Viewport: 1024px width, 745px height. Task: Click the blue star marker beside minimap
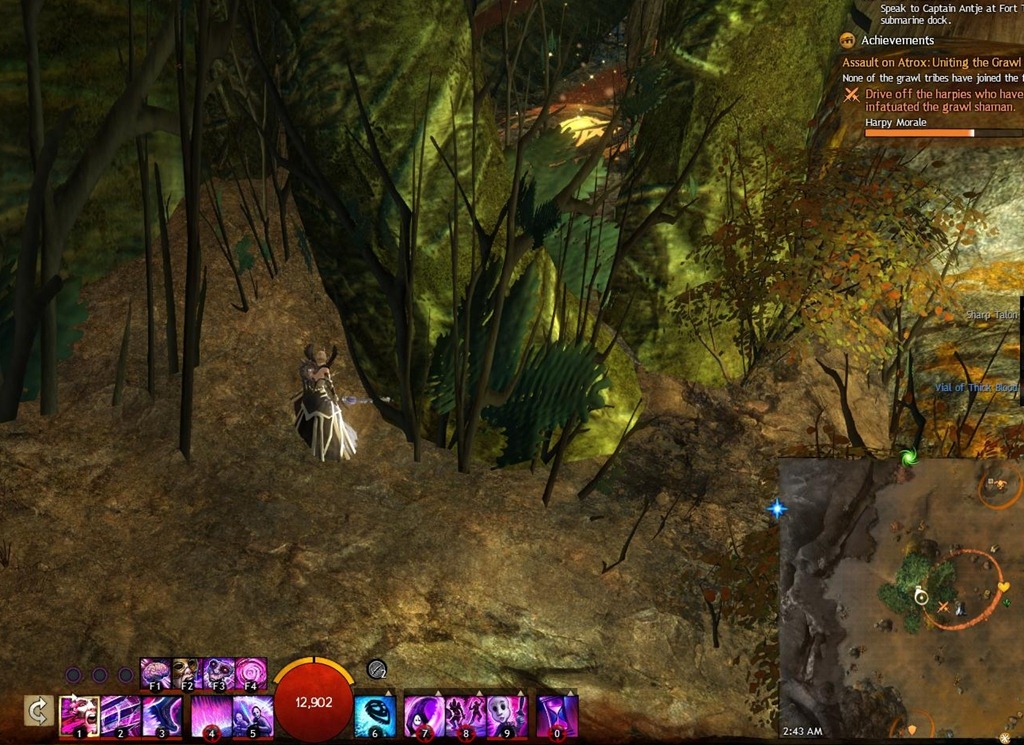coord(777,509)
